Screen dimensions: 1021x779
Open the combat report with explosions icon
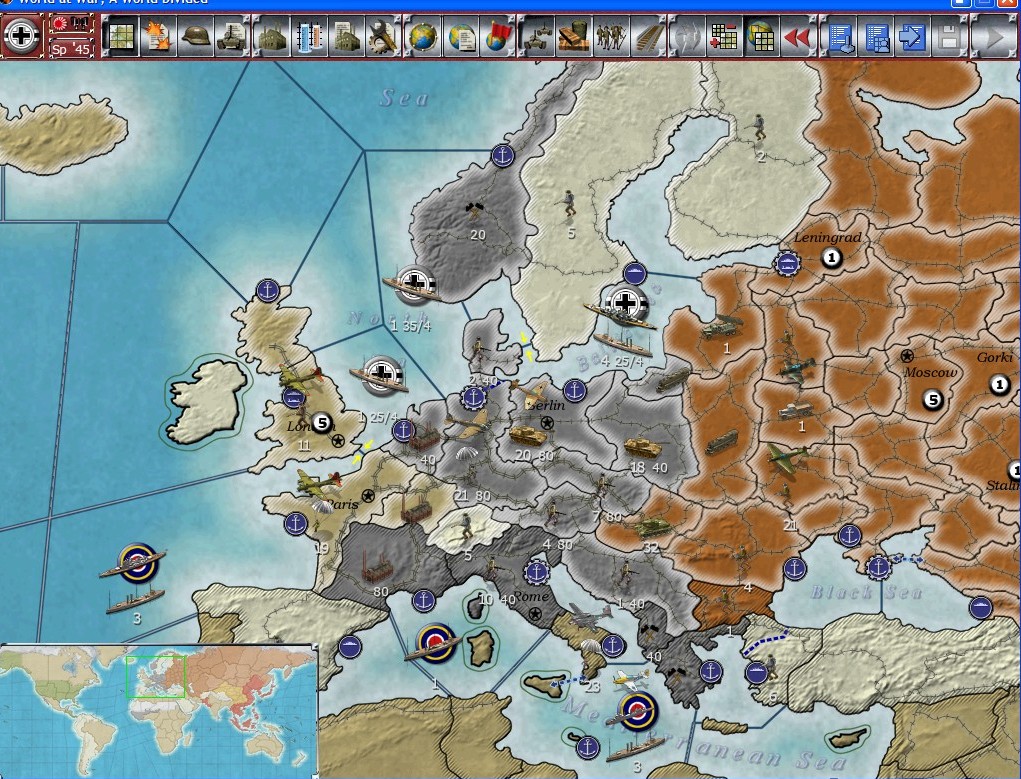coord(158,37)
